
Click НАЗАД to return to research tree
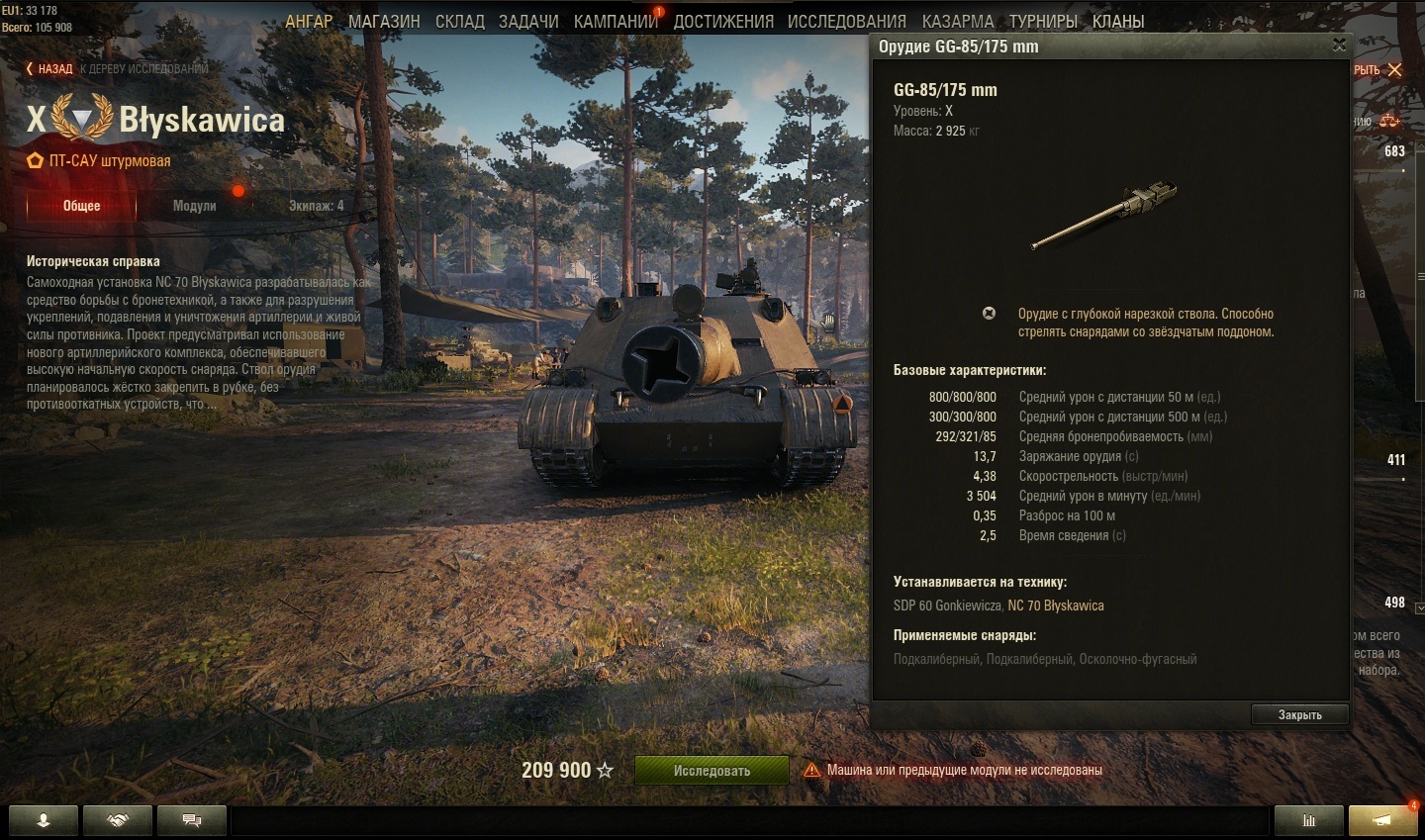49,69
